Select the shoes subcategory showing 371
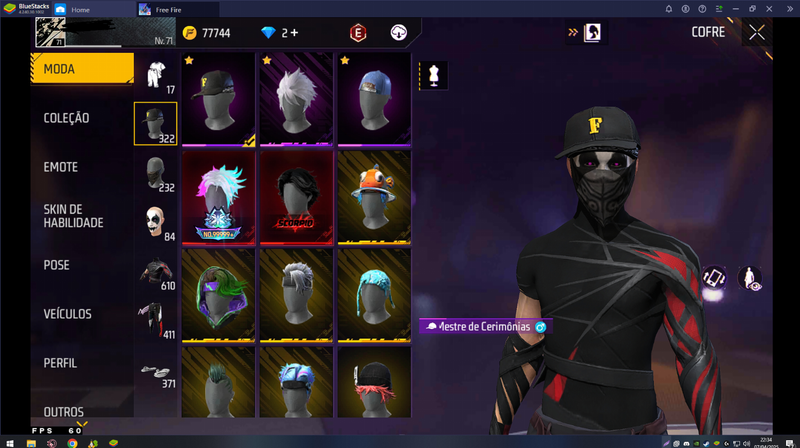Screen dimensions: 800x448 (155, 370)
